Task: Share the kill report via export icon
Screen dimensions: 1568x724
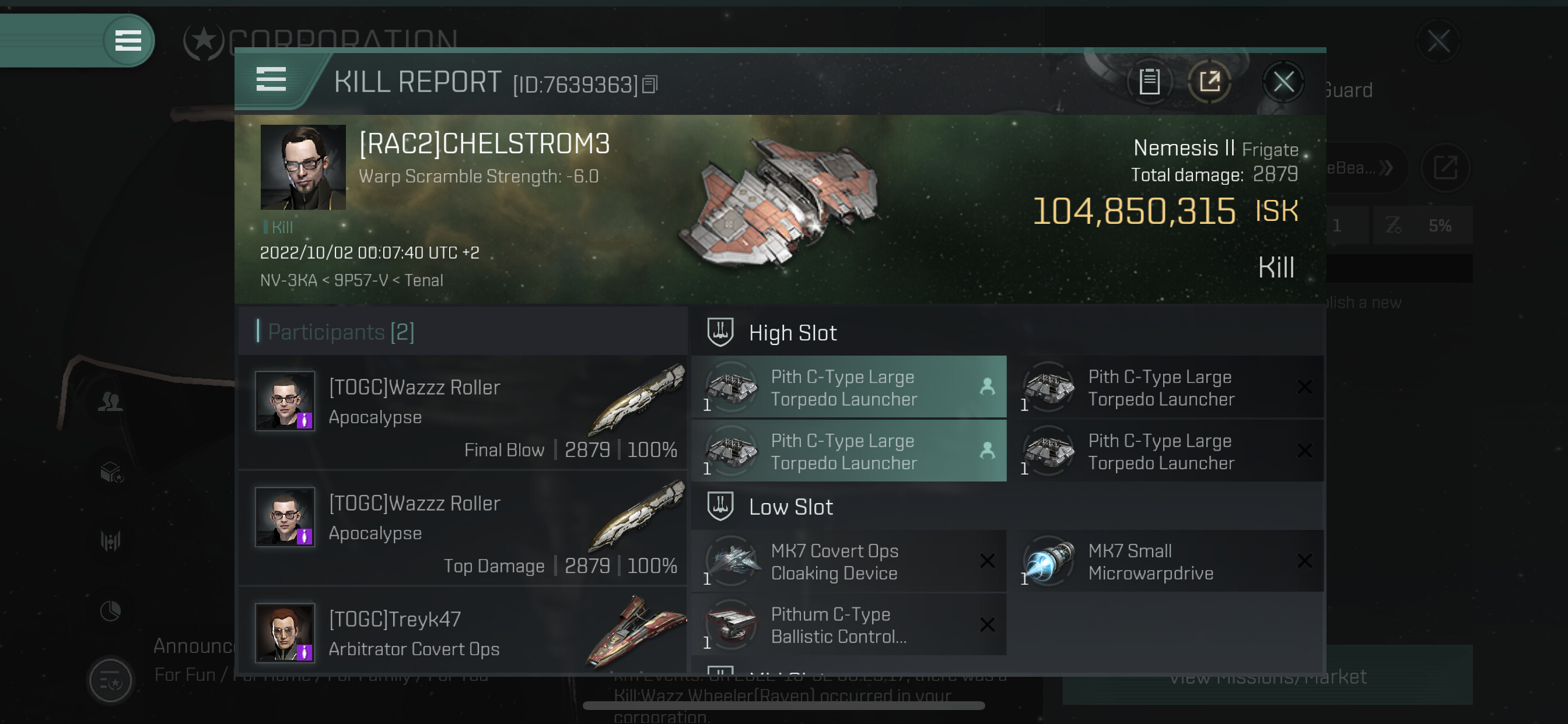Action: (1209, 82)
